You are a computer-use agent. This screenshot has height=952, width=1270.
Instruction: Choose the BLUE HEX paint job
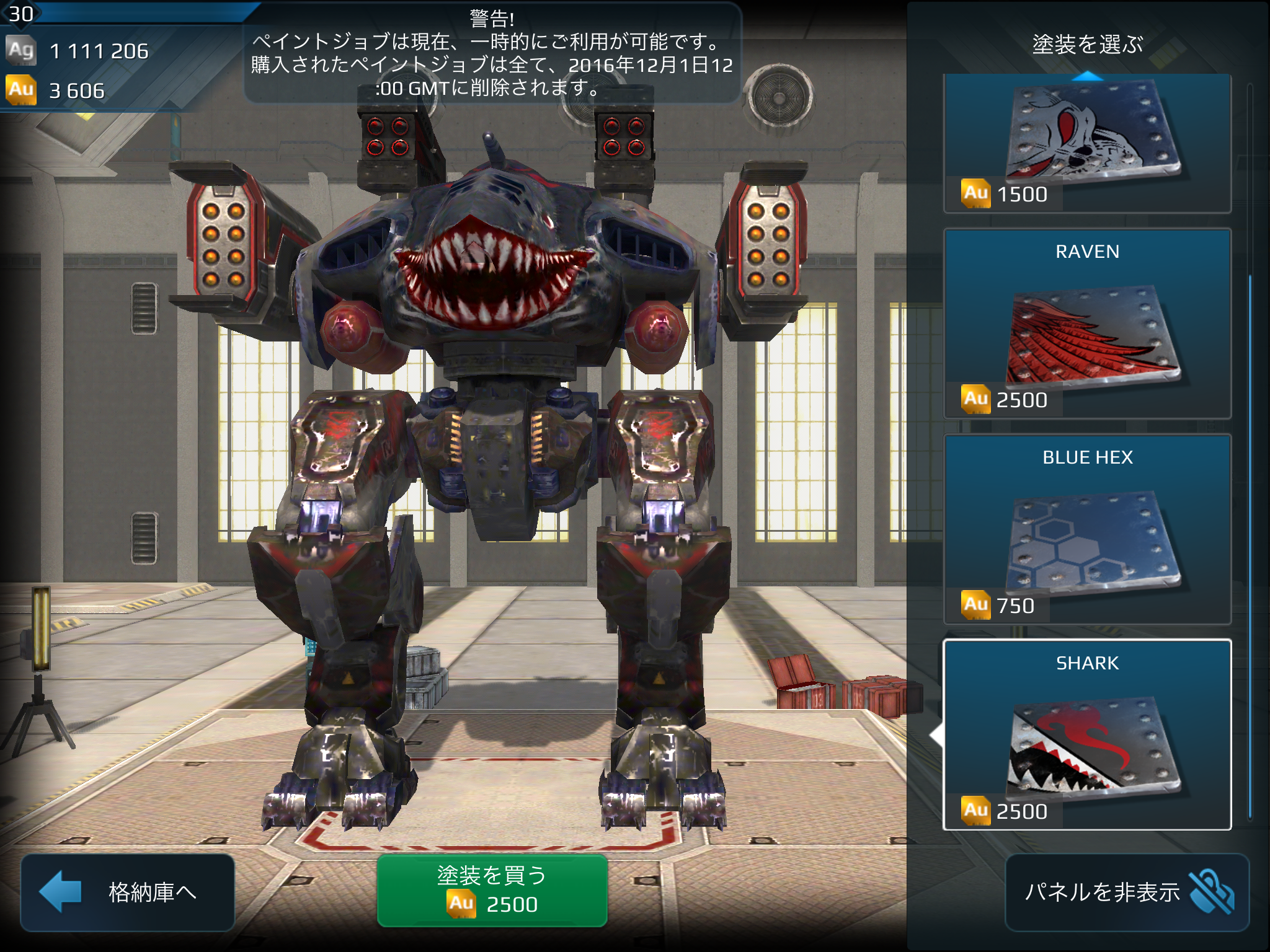point(1087,530)
